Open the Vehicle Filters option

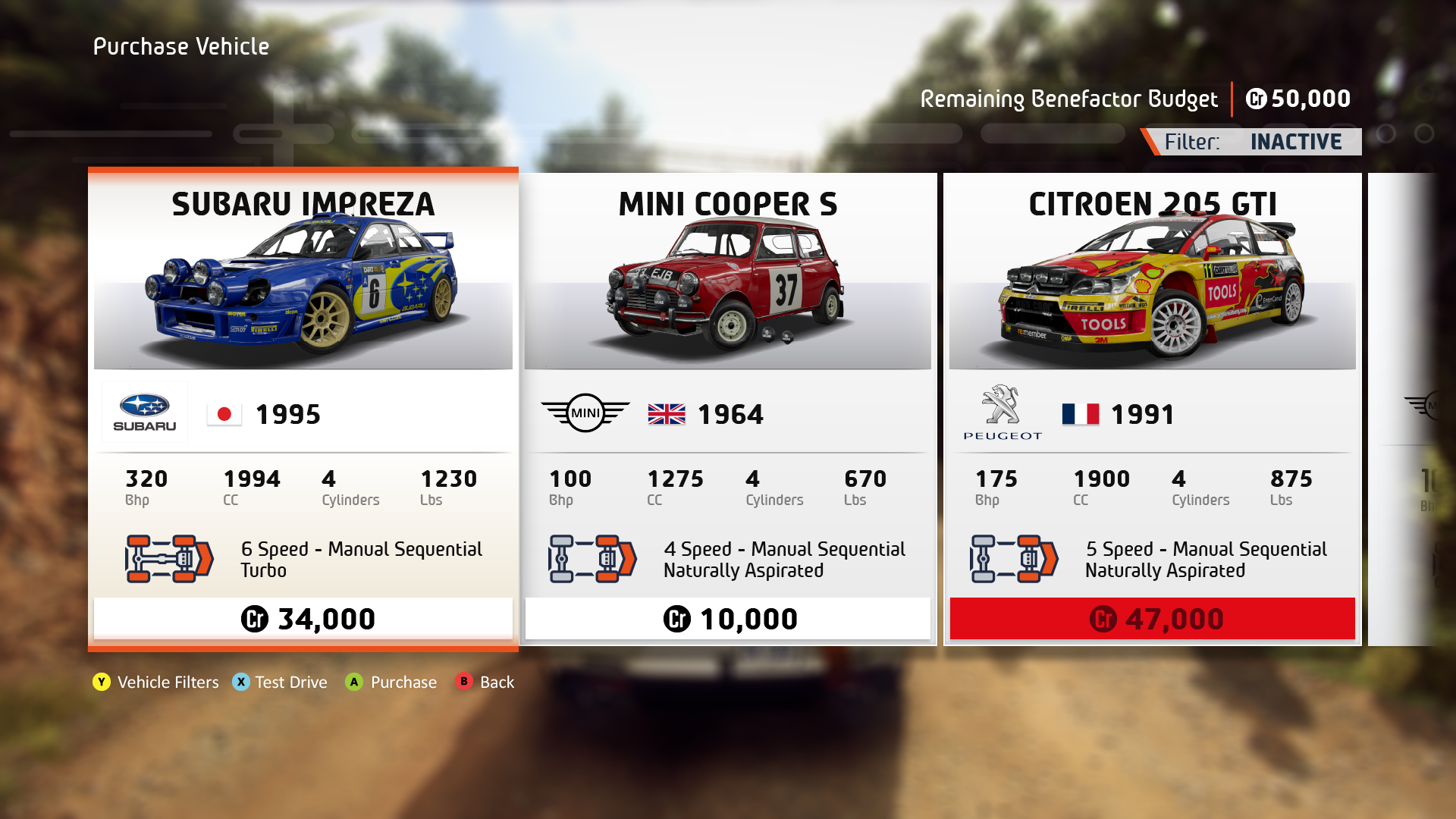155,682
